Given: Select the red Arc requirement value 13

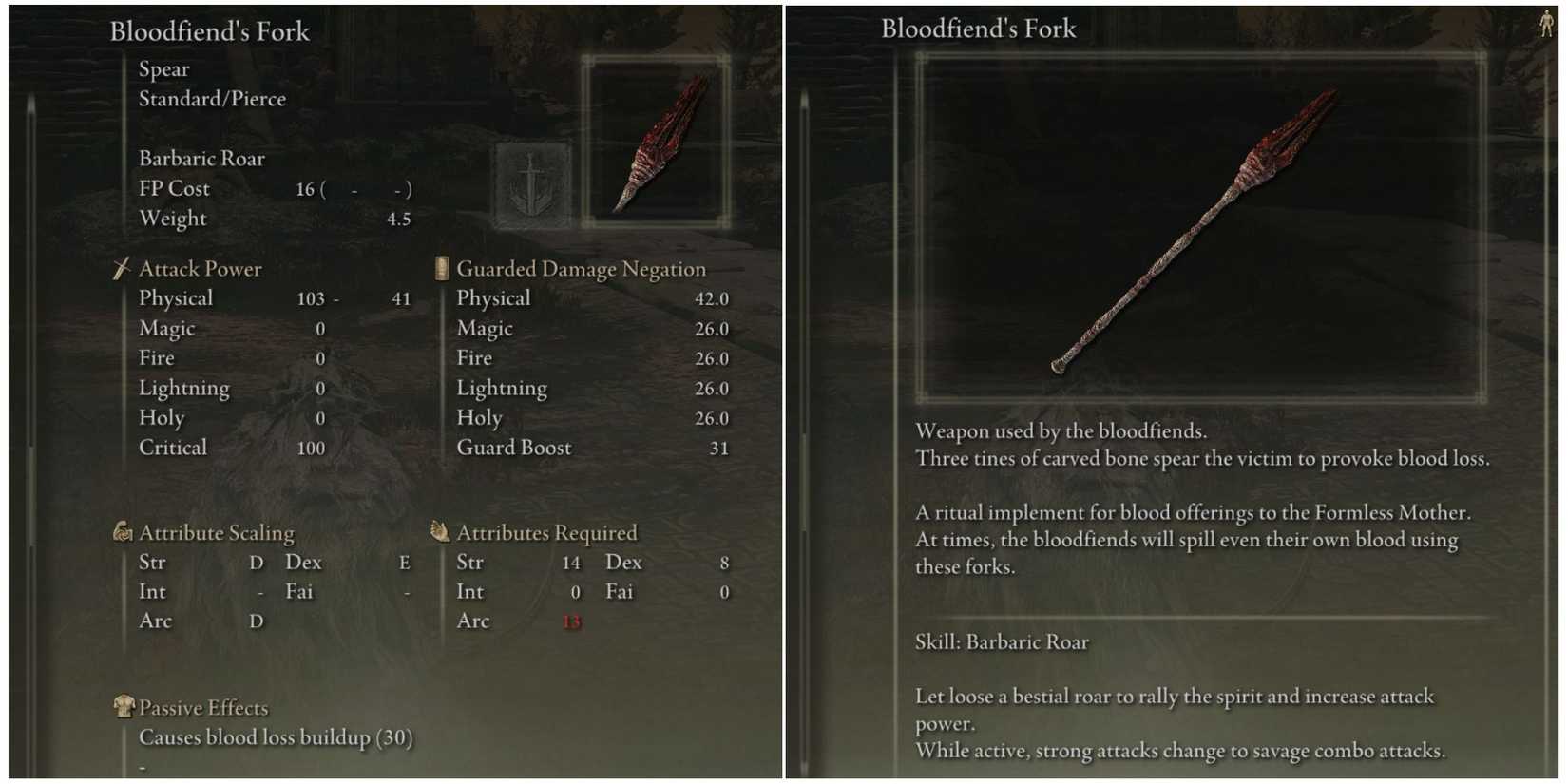Looking at the screenshot, I should click(x=571, y=621).
